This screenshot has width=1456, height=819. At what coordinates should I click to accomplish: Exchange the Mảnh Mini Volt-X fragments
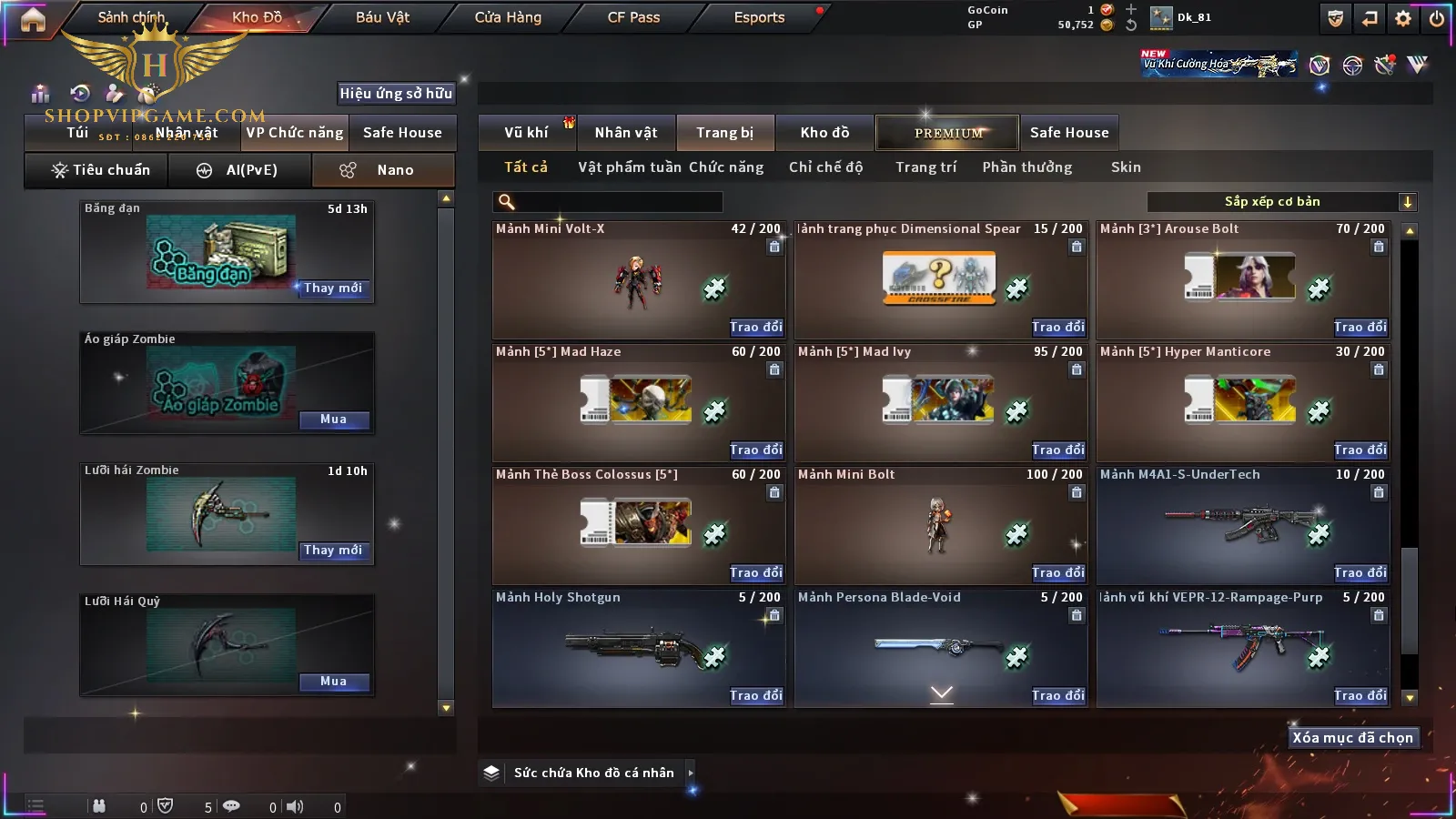(755, 327)
